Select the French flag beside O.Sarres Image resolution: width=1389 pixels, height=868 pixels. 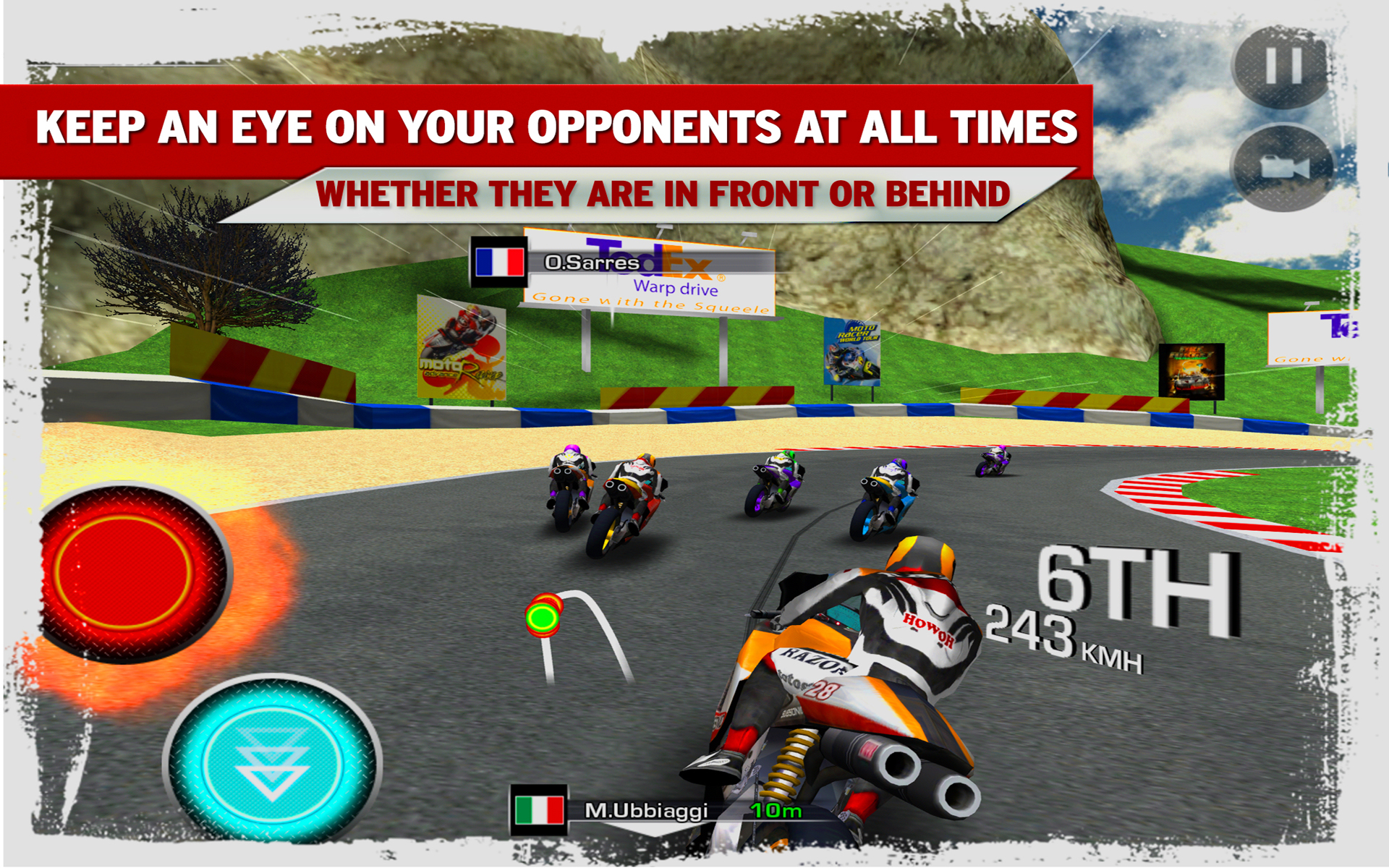(498, 262)
